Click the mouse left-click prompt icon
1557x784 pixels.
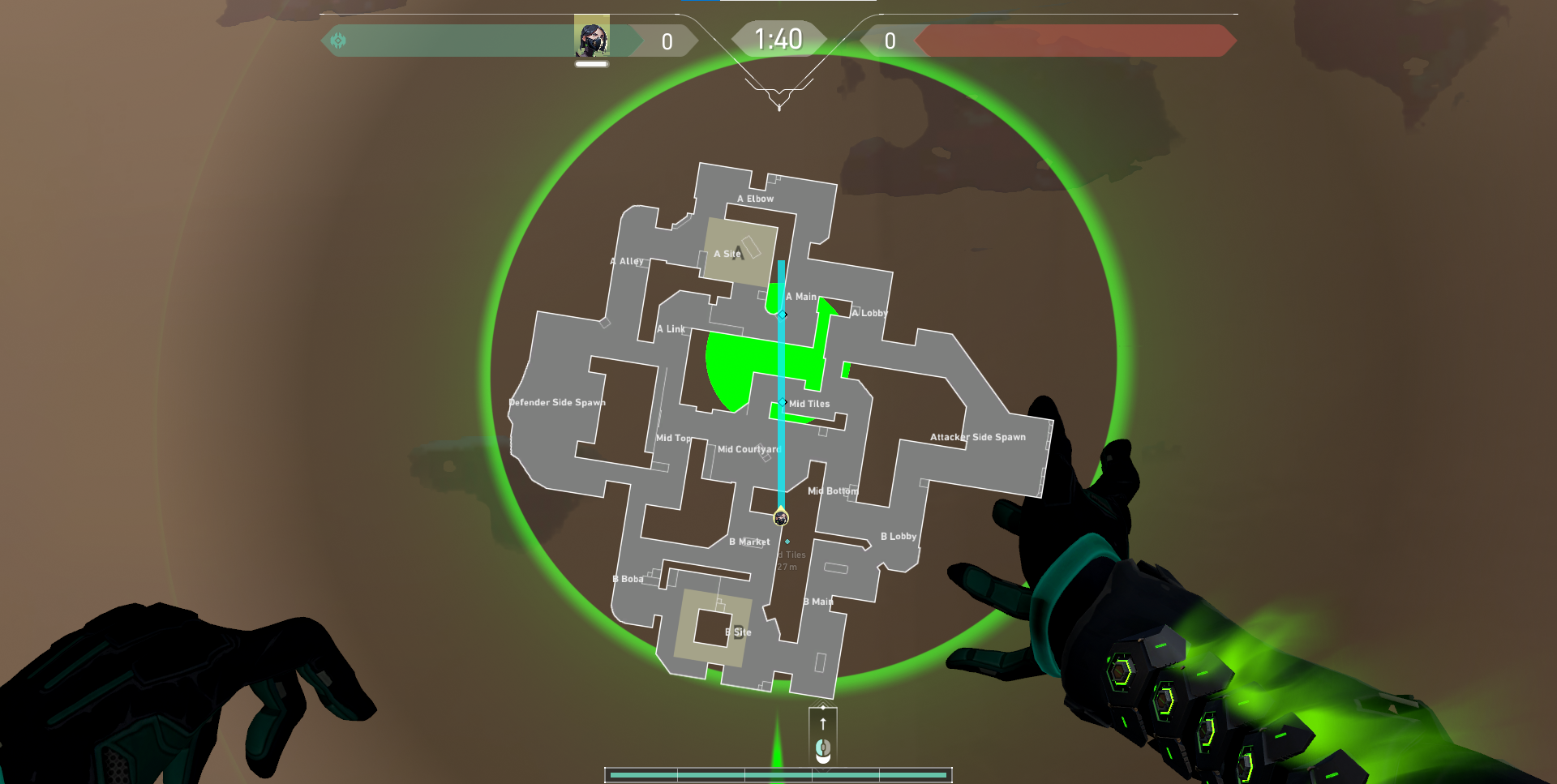click(x=823, y=751)
